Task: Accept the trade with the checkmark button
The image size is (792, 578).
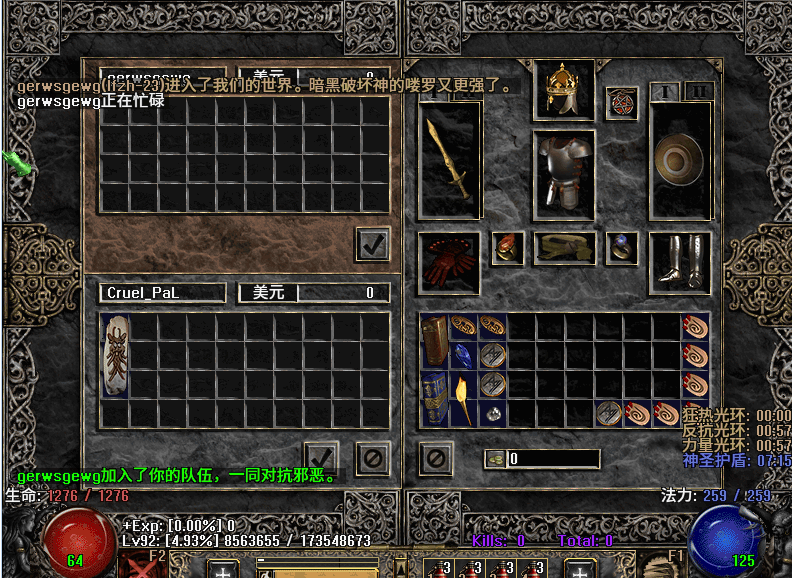Action: pos(320,458)
